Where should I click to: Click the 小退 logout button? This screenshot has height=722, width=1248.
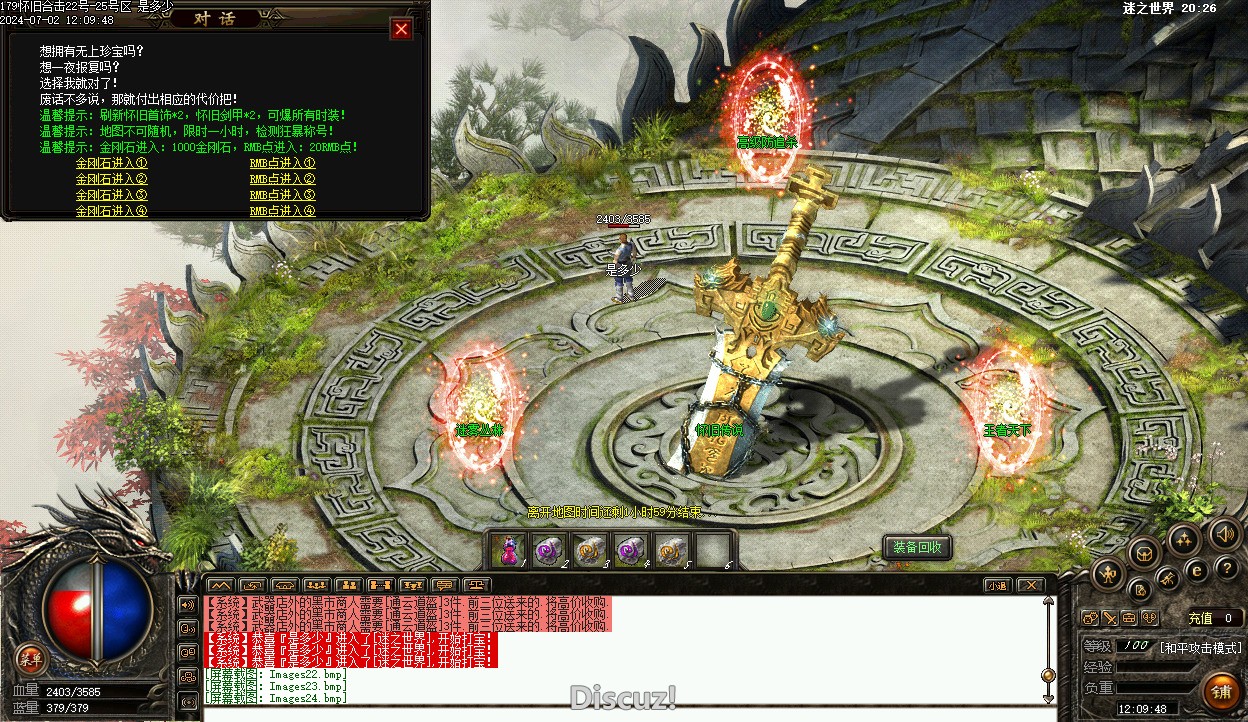996,585
